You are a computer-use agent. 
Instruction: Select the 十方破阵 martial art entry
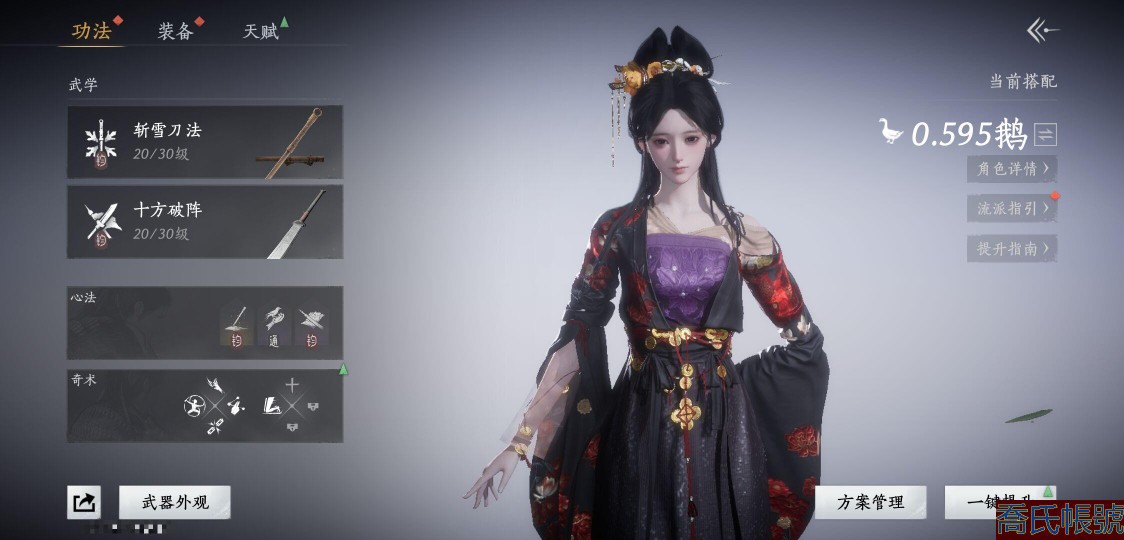point(205,222)
